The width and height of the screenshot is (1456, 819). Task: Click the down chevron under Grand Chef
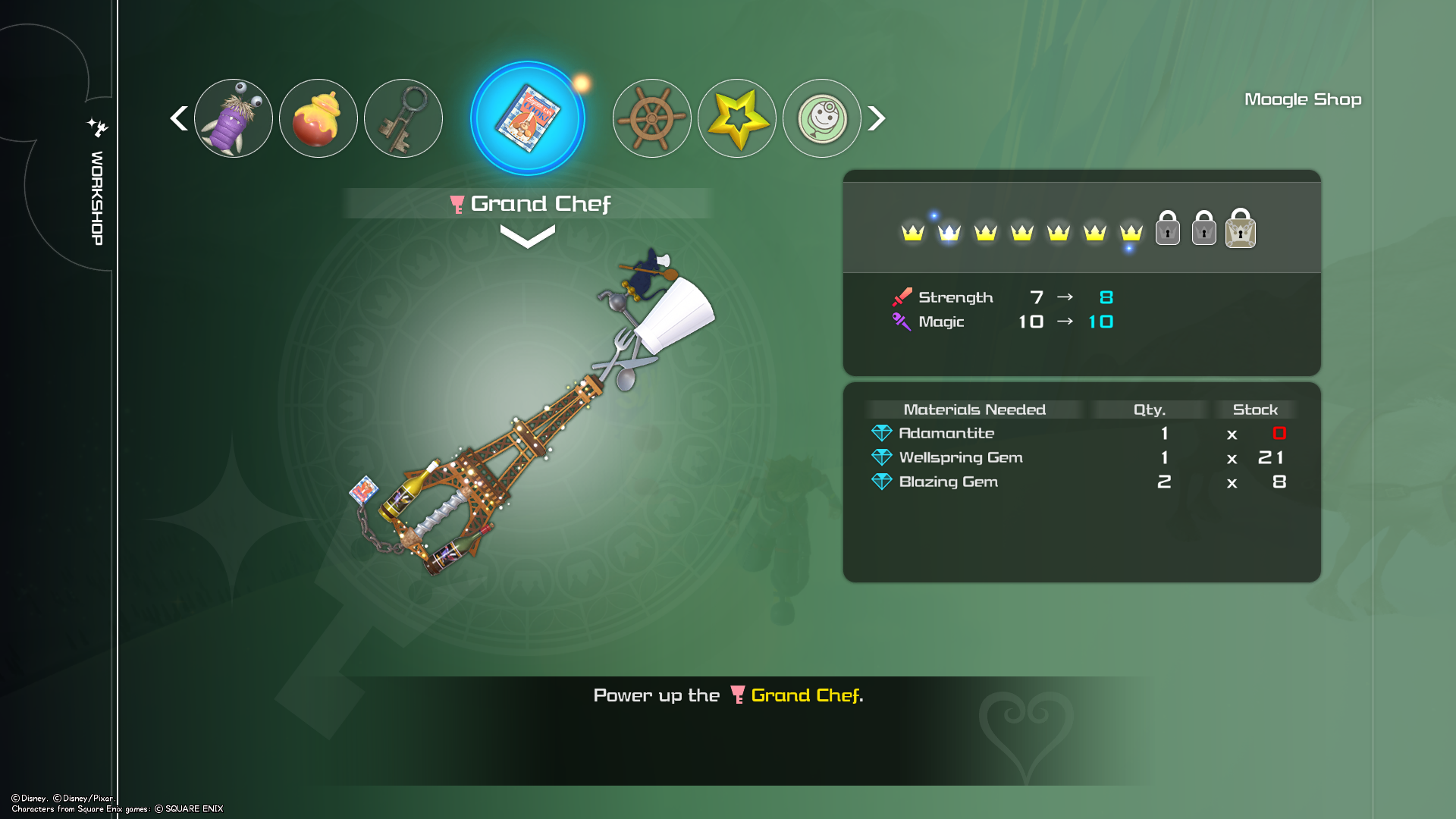(528, 237)
